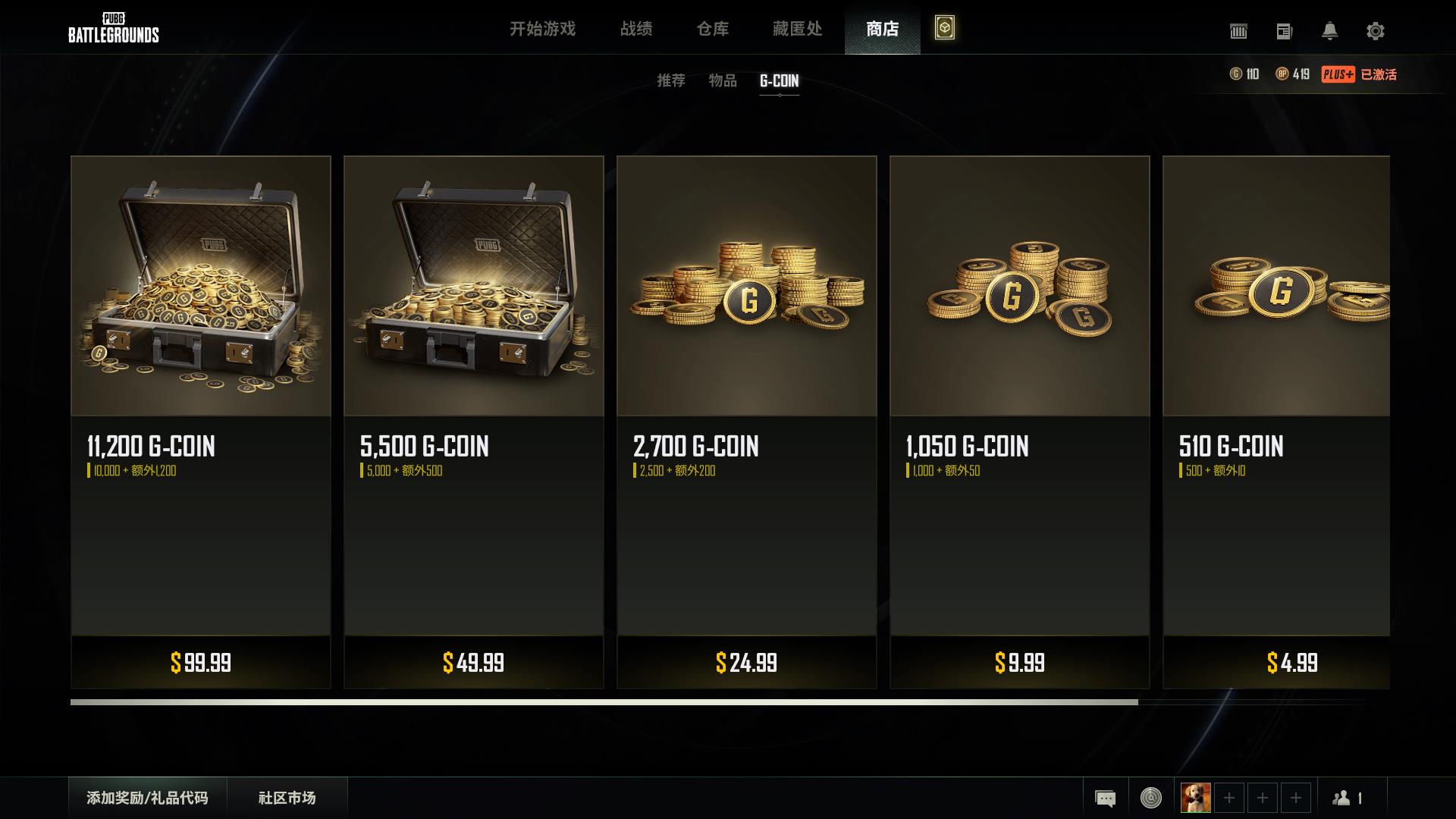Open the friends list icon

click(x=1348, y=798)
